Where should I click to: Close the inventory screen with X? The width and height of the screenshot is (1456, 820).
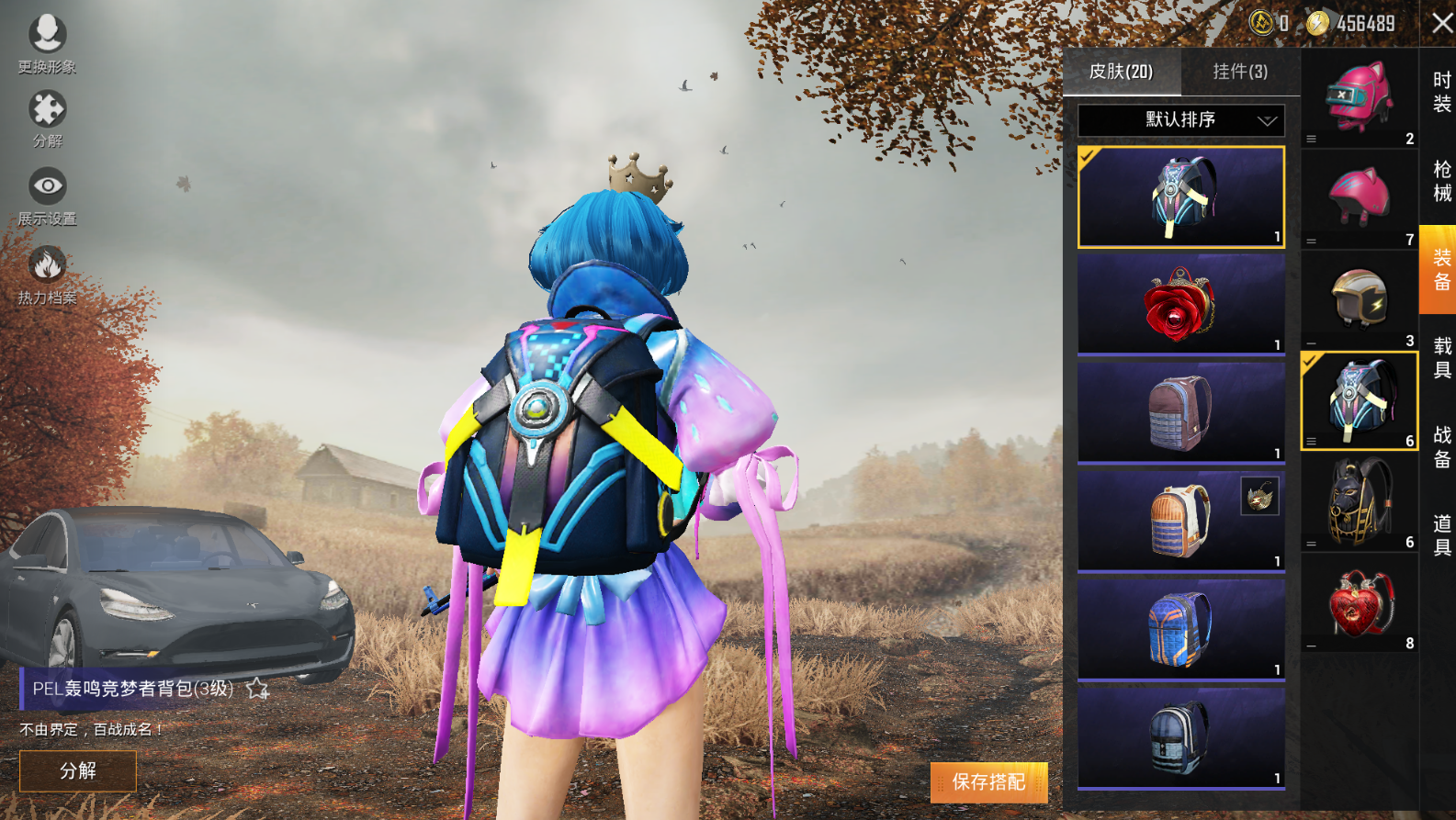tap(1442, 23)
